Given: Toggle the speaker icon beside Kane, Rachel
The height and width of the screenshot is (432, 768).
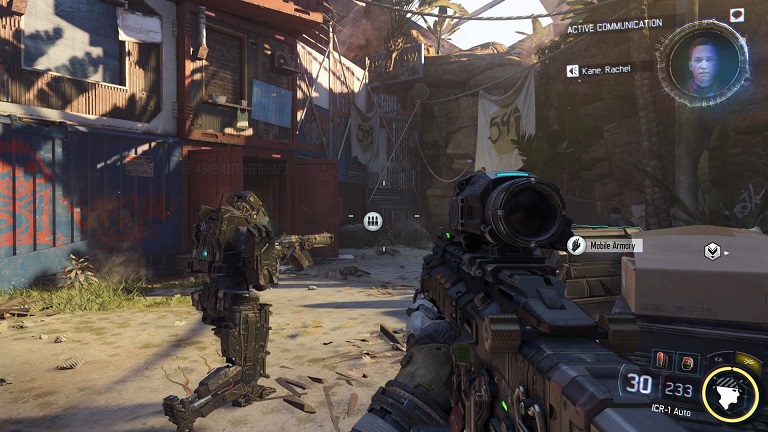Looking at the screenshot, I should coord(573,70).
